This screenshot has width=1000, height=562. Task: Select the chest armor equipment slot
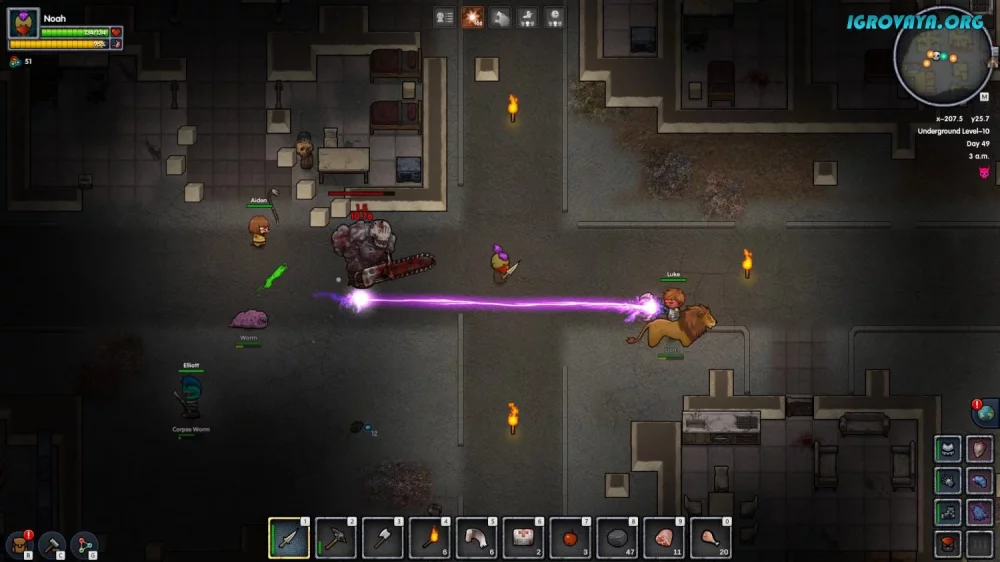(x=949, y=450)
